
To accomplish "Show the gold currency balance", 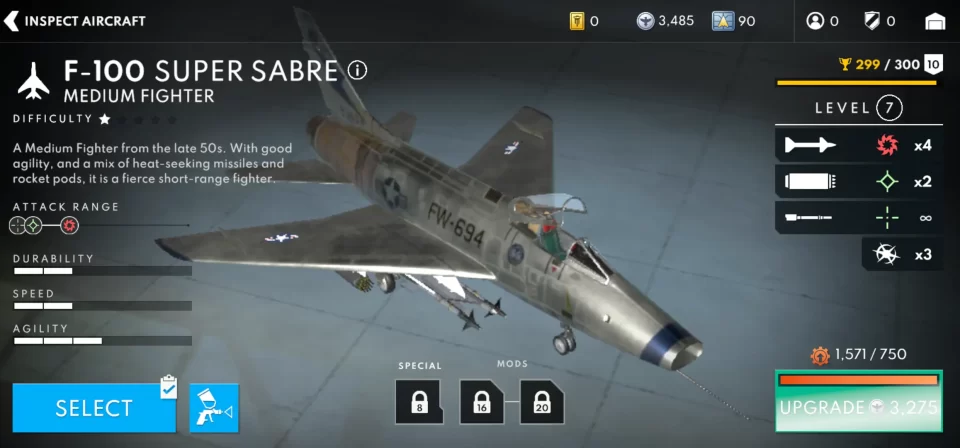I will (x=584, y=21).
